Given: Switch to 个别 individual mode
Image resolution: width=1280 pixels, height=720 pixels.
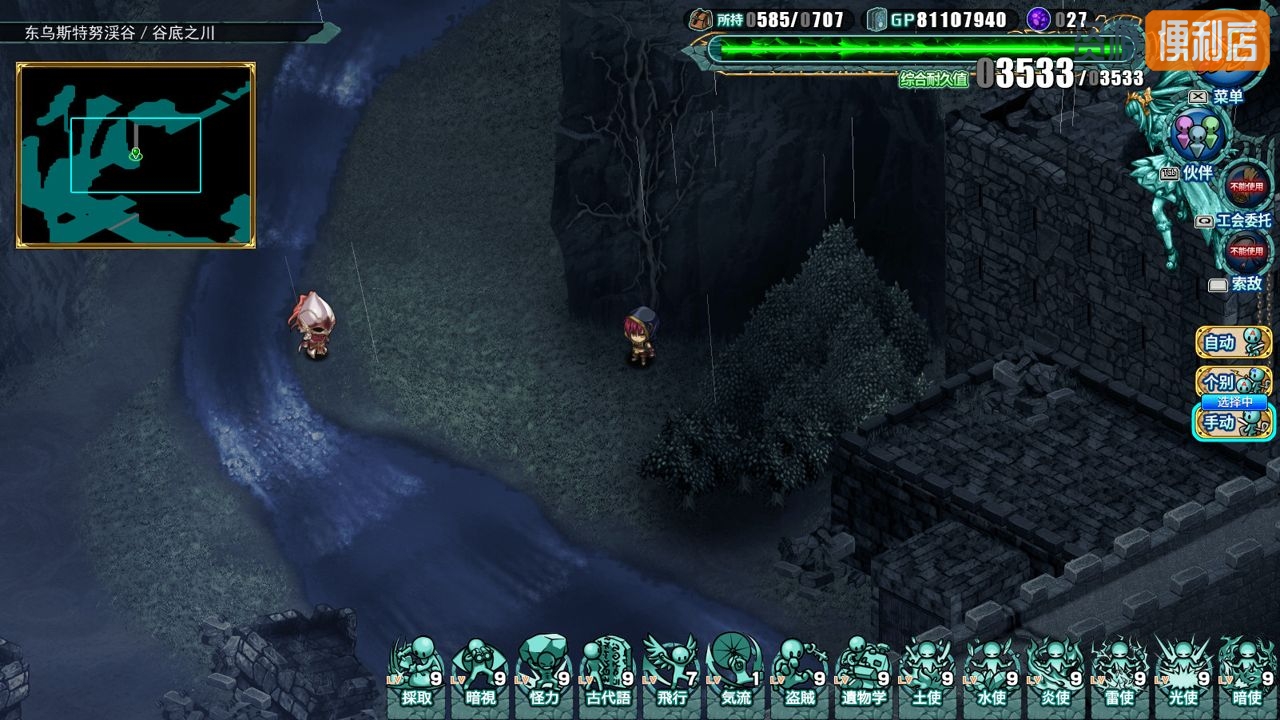Looking at the screenshot, I should [x=1233, y=381].
